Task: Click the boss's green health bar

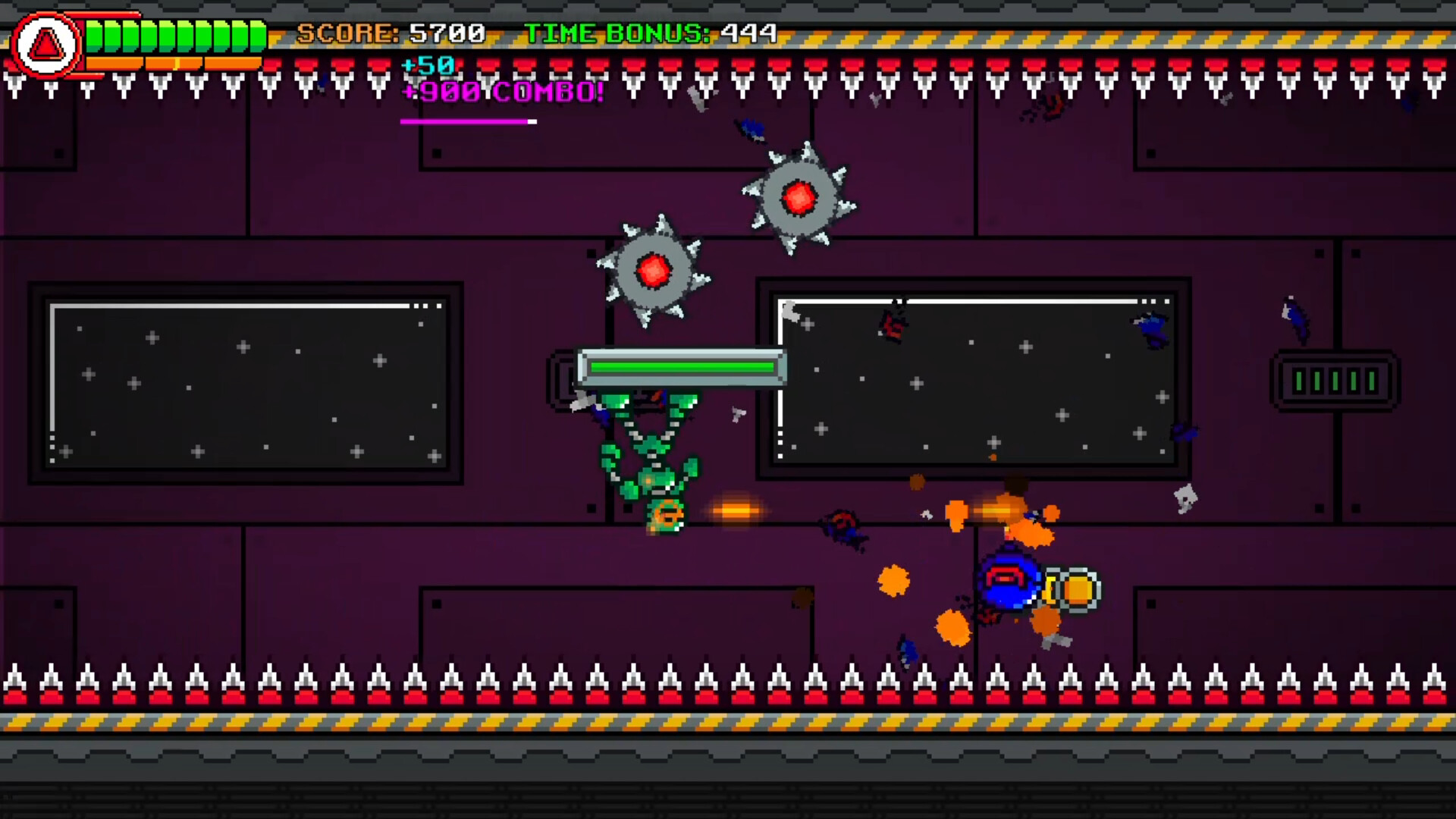Action: tap(679, 366)
